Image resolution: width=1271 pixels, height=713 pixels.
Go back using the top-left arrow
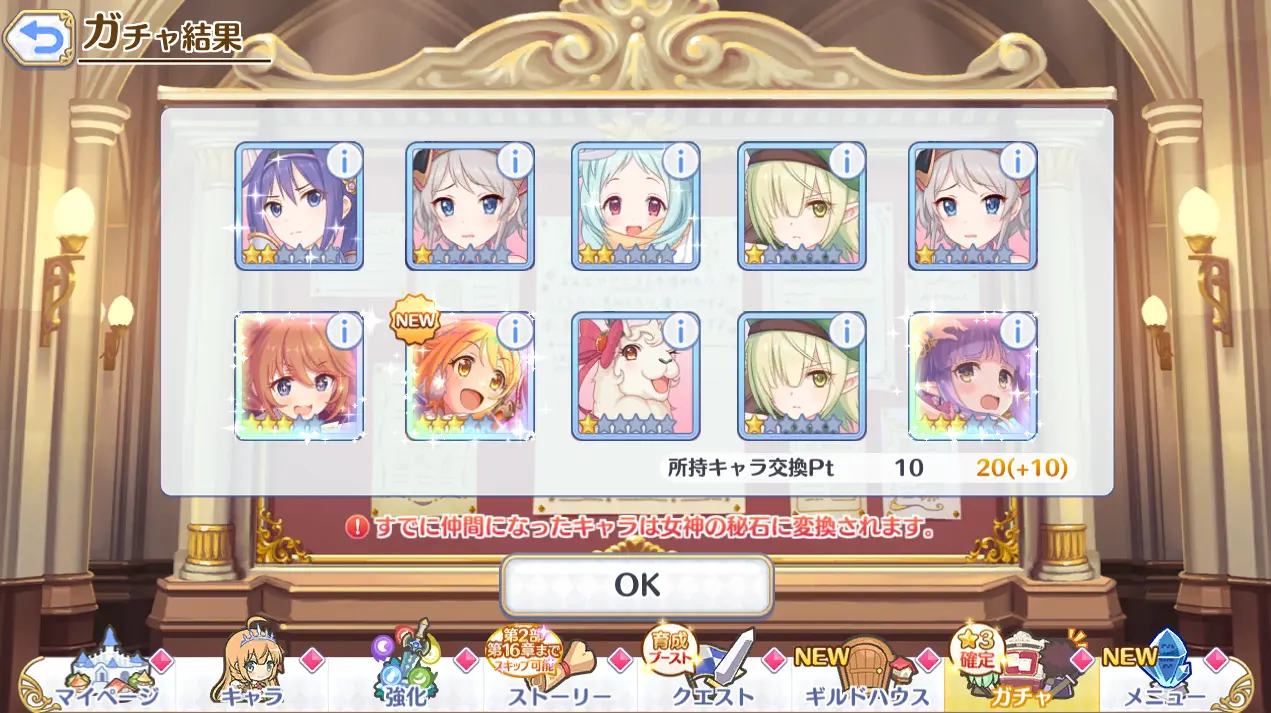37,39
